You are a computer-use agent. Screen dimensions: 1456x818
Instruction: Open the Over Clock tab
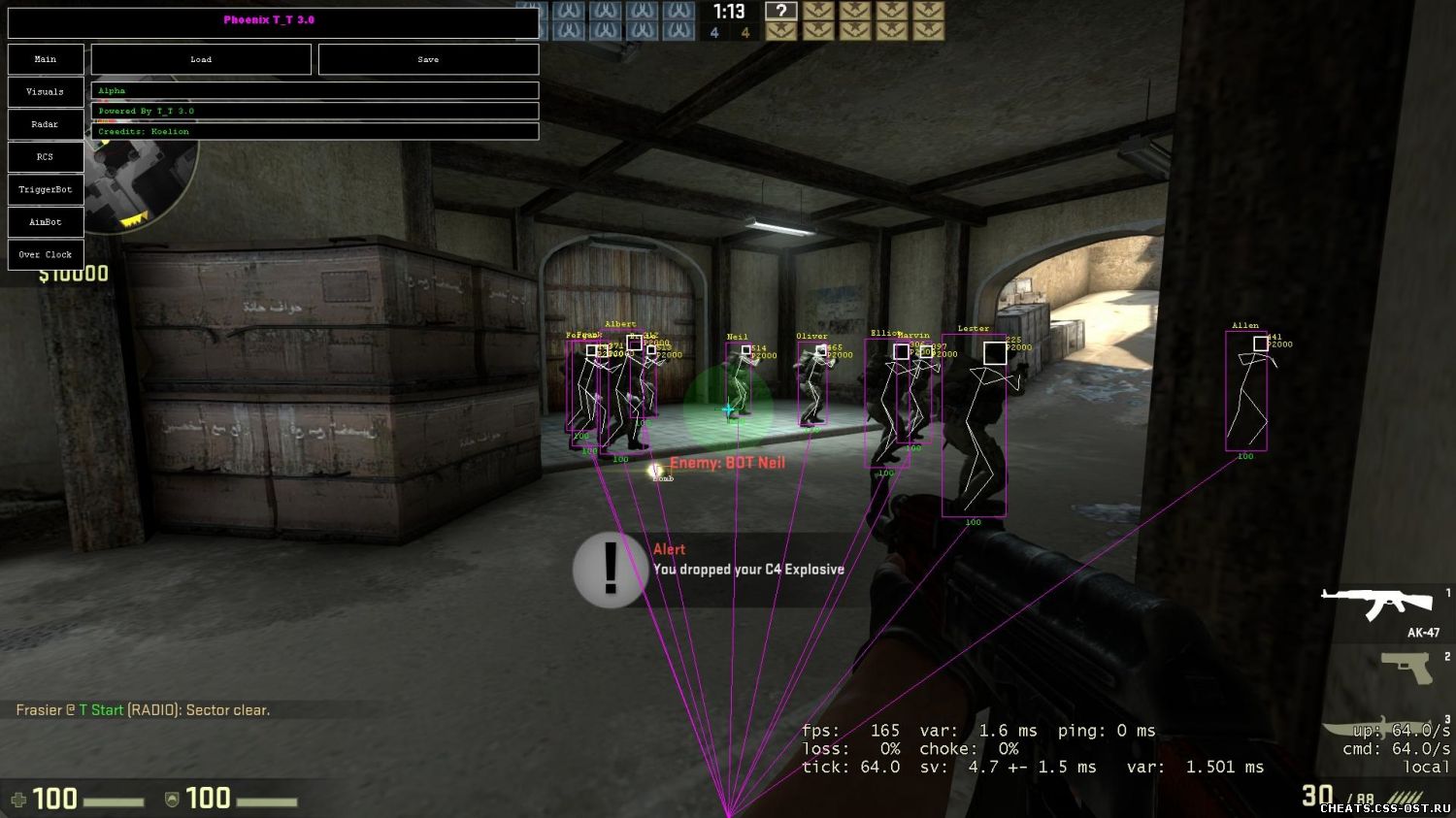(x=46, y=254)
